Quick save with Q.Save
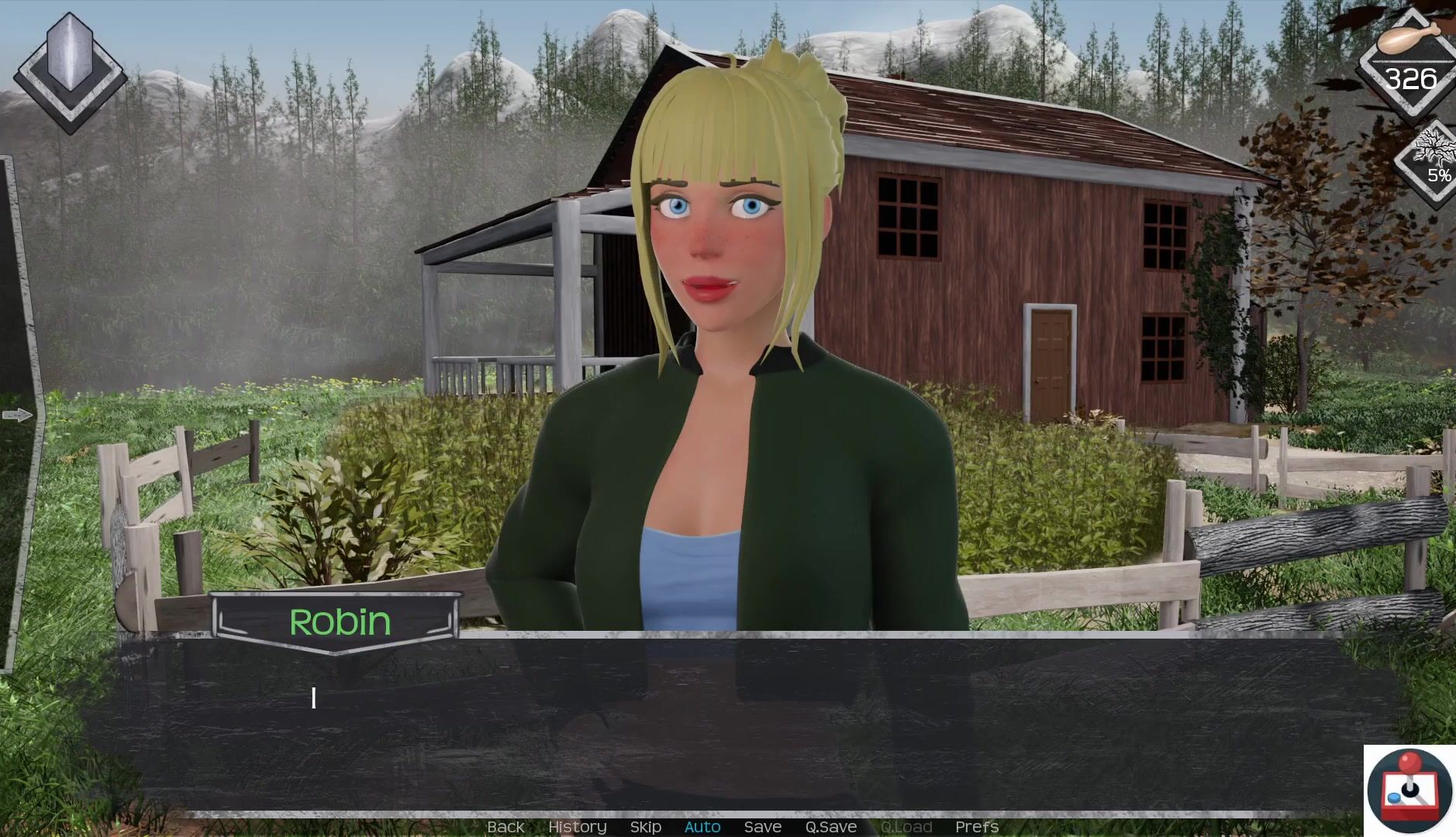1456x837 pixels. [830, 827]
